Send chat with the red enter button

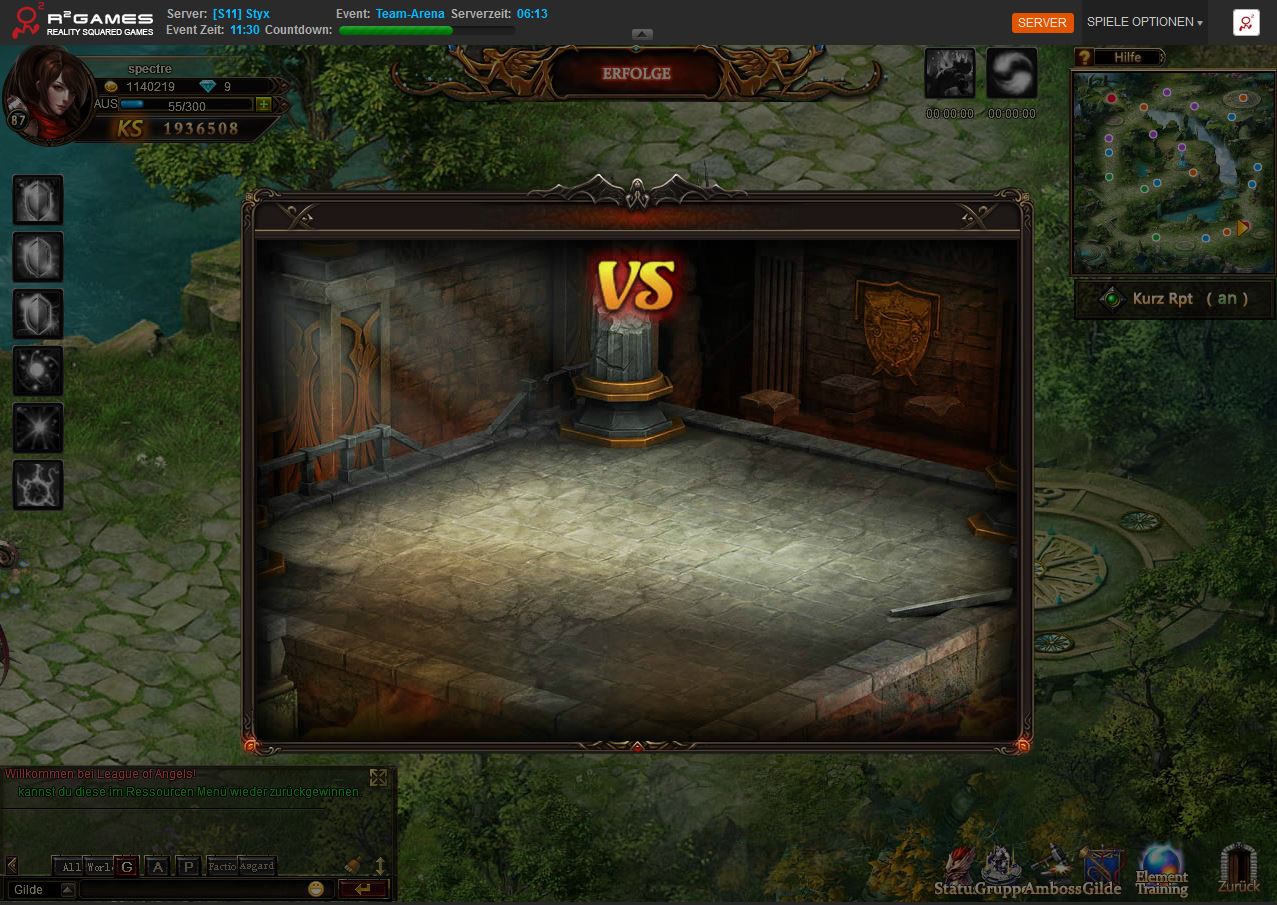coord(362,889)
